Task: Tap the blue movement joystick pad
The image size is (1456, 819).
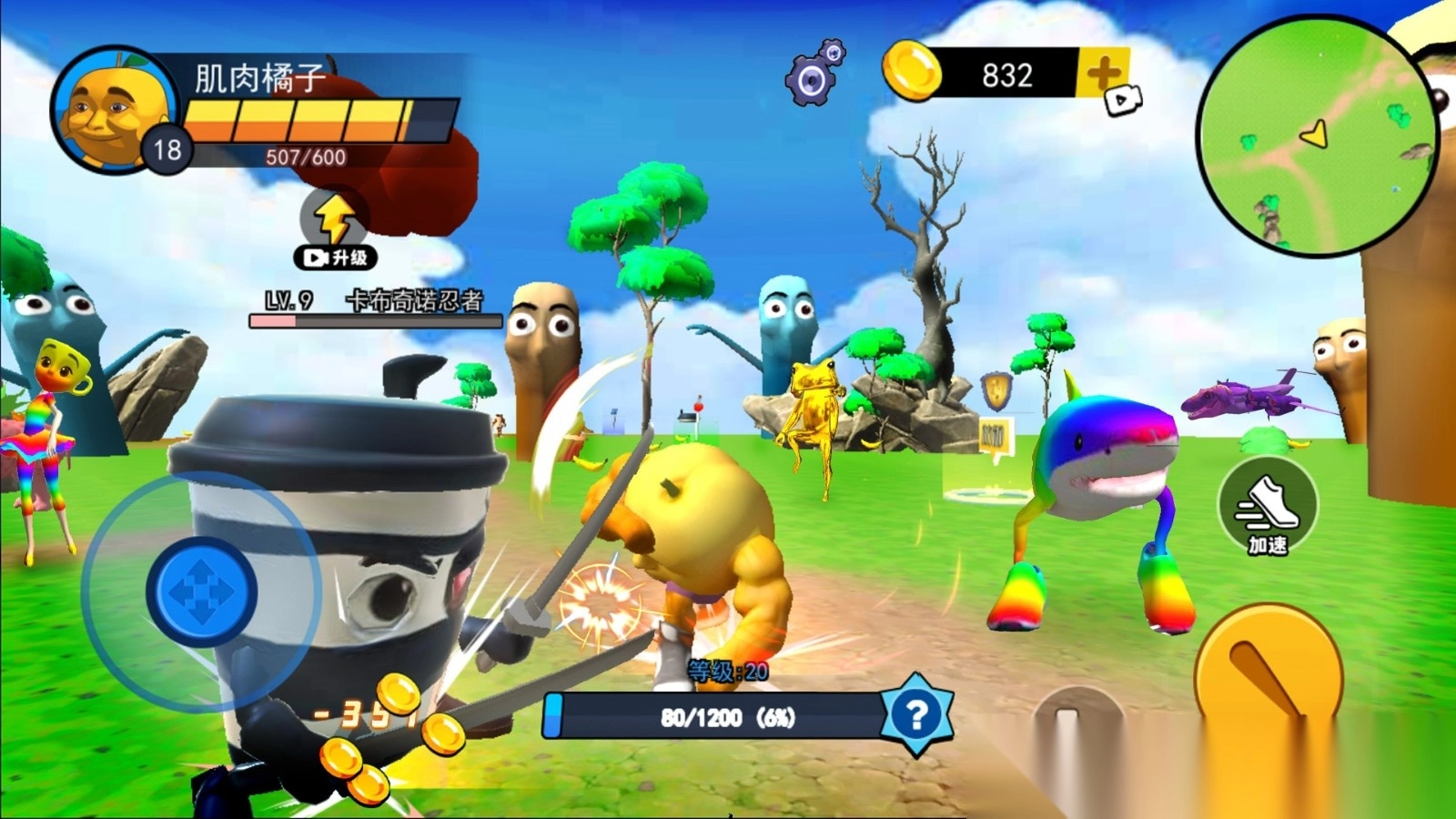Action: pos(200,591)
